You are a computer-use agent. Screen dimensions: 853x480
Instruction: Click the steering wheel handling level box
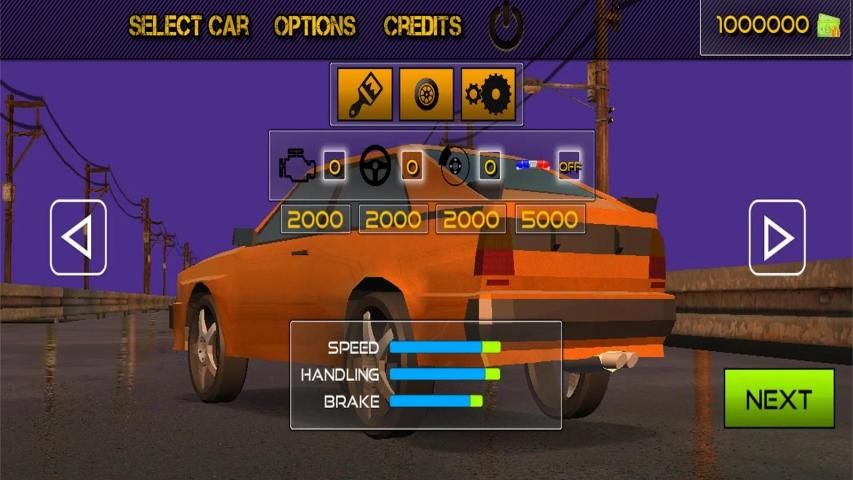point(411,167)
